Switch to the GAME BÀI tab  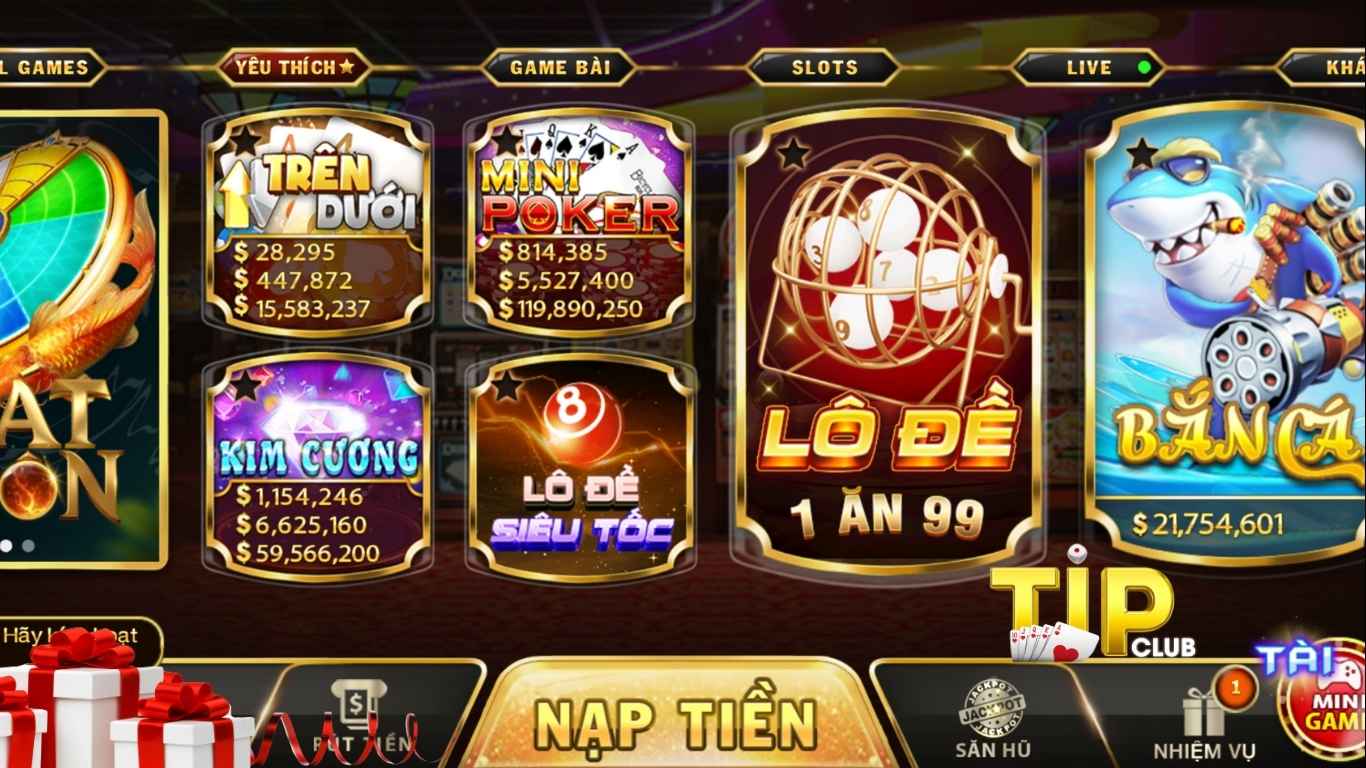(562, 68)
